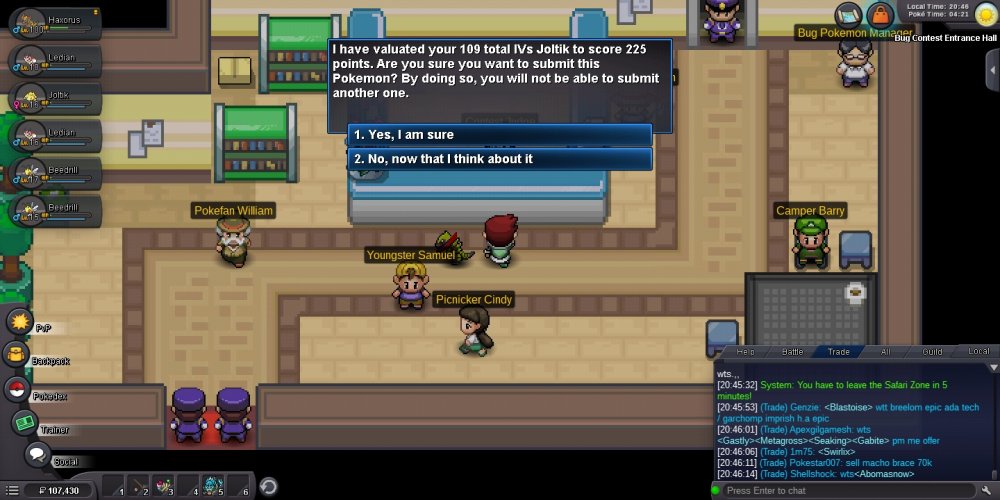
Task: Select Joltik in the party list
Action: click(55, 98)
